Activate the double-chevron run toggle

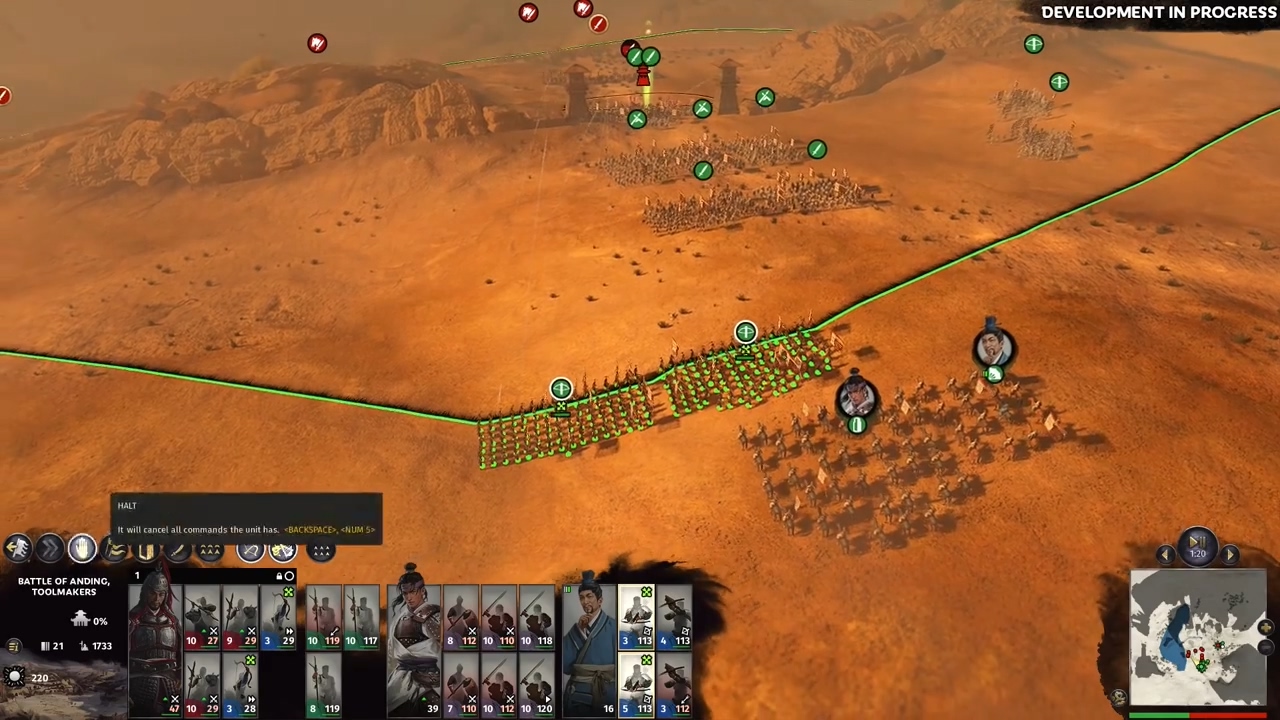click(x=49, y=548)
